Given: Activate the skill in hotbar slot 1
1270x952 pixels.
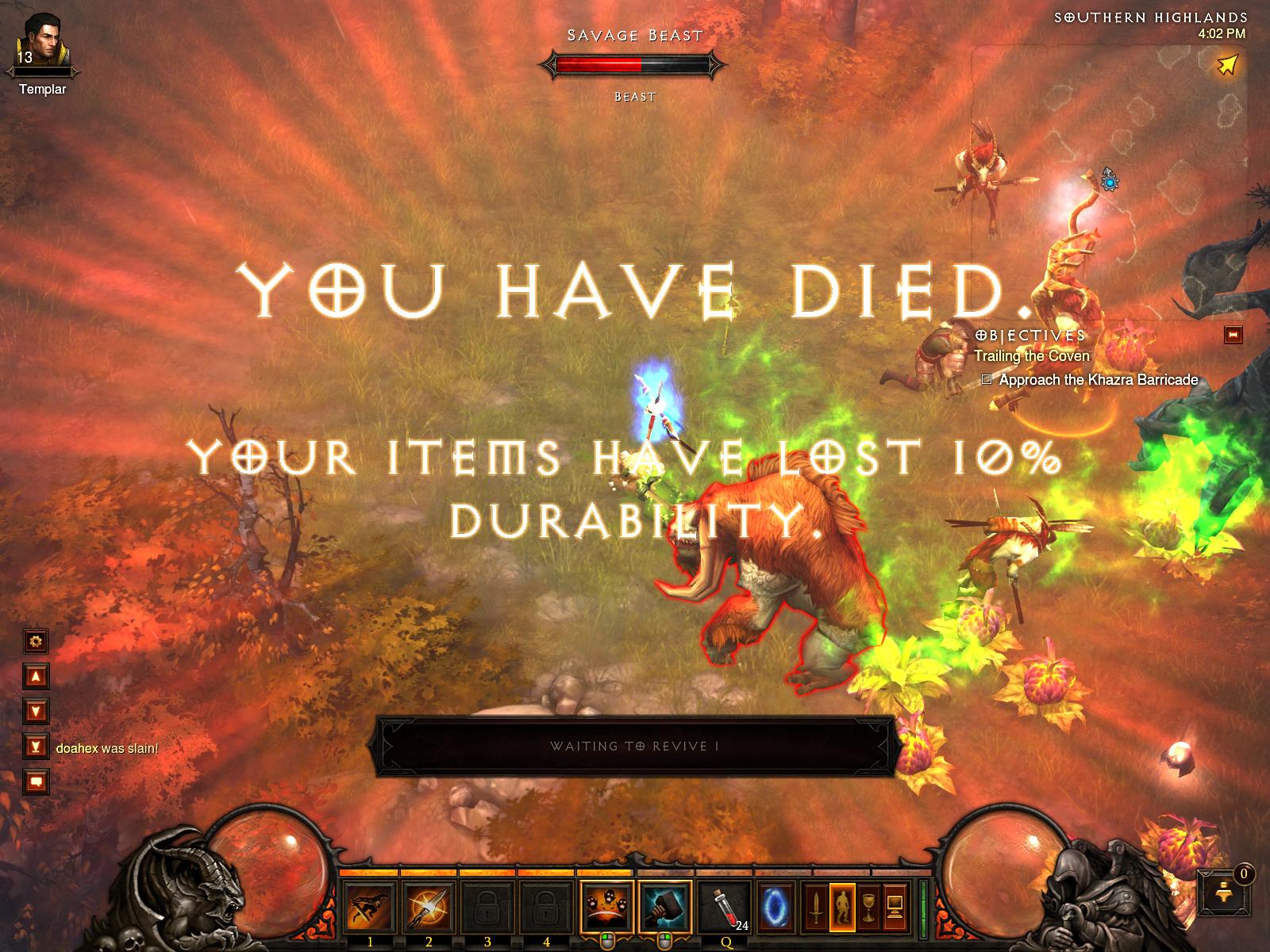Looking at the screenshot, I should click(x=370, y=906).
